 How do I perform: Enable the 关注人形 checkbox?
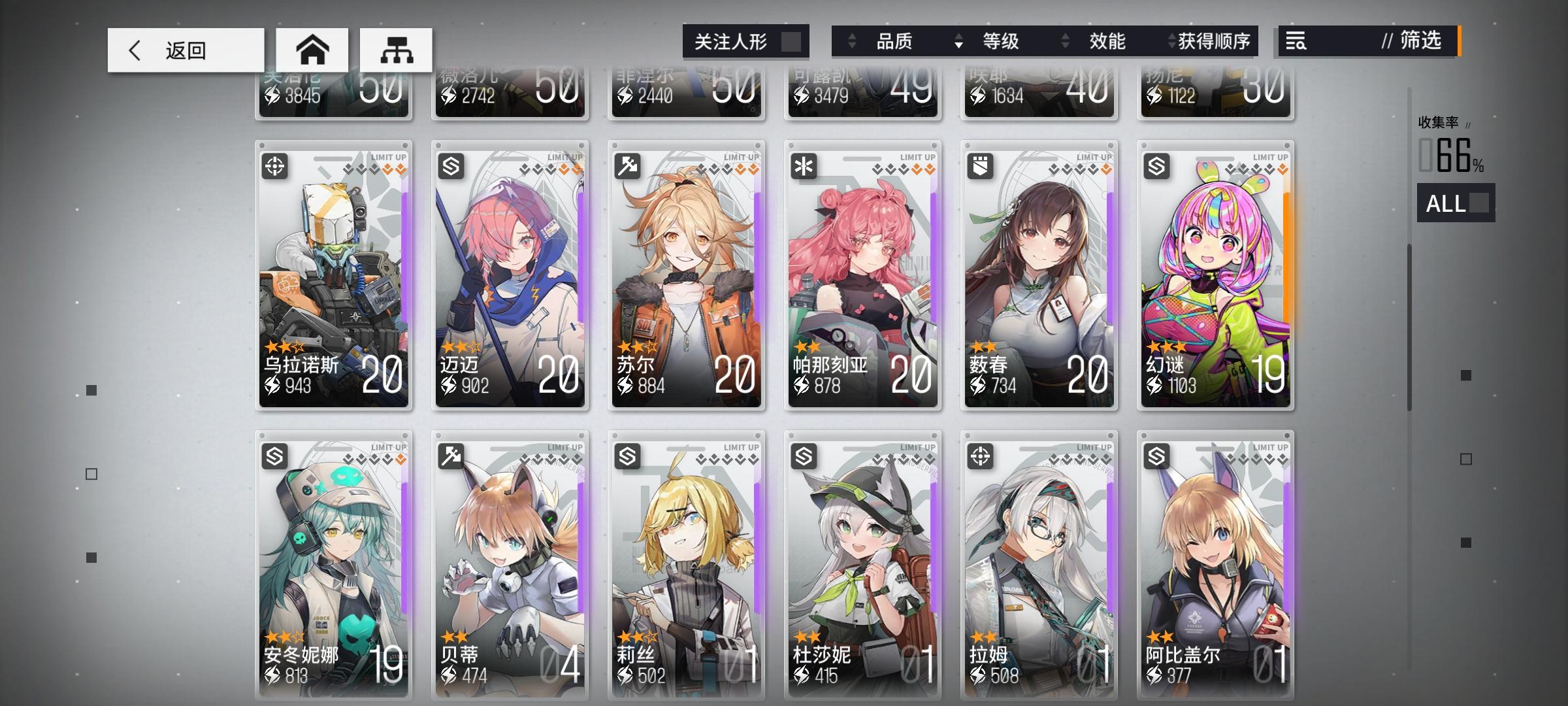792,41
